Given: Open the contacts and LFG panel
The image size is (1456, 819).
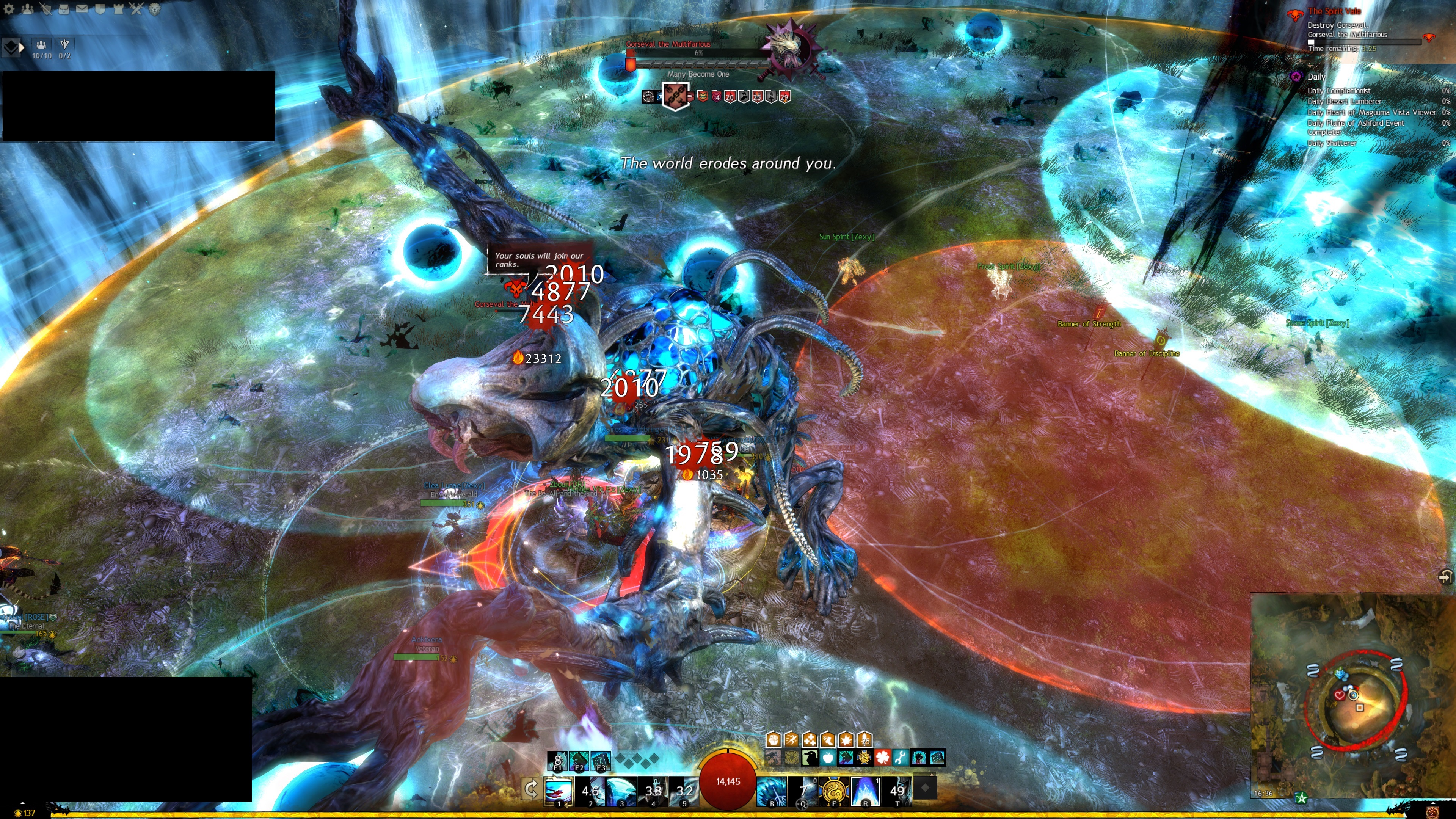Looking at the screenshot, I should (x=27, y=8).
